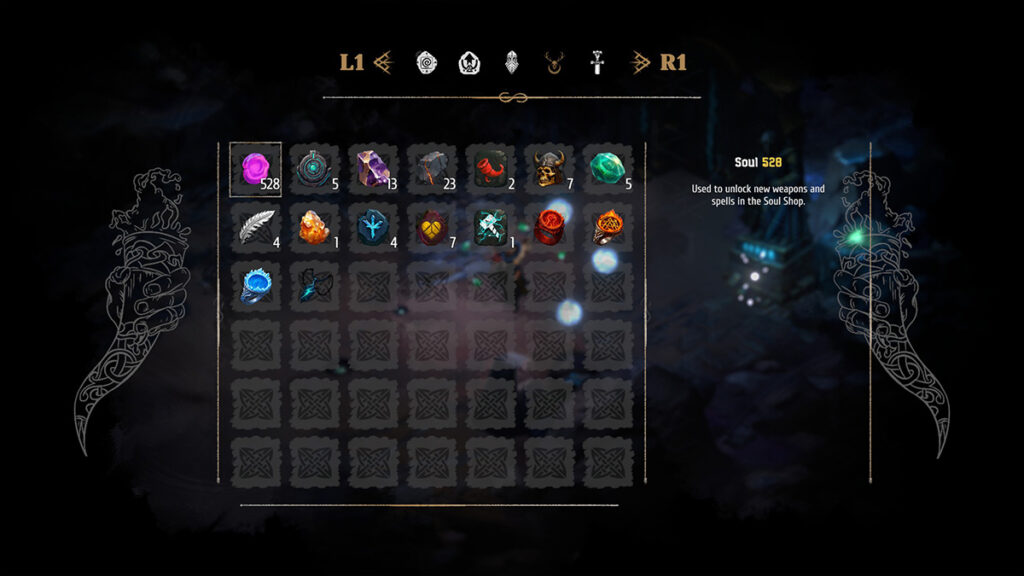Select the round teal rune disc item

tap(314, 169)
